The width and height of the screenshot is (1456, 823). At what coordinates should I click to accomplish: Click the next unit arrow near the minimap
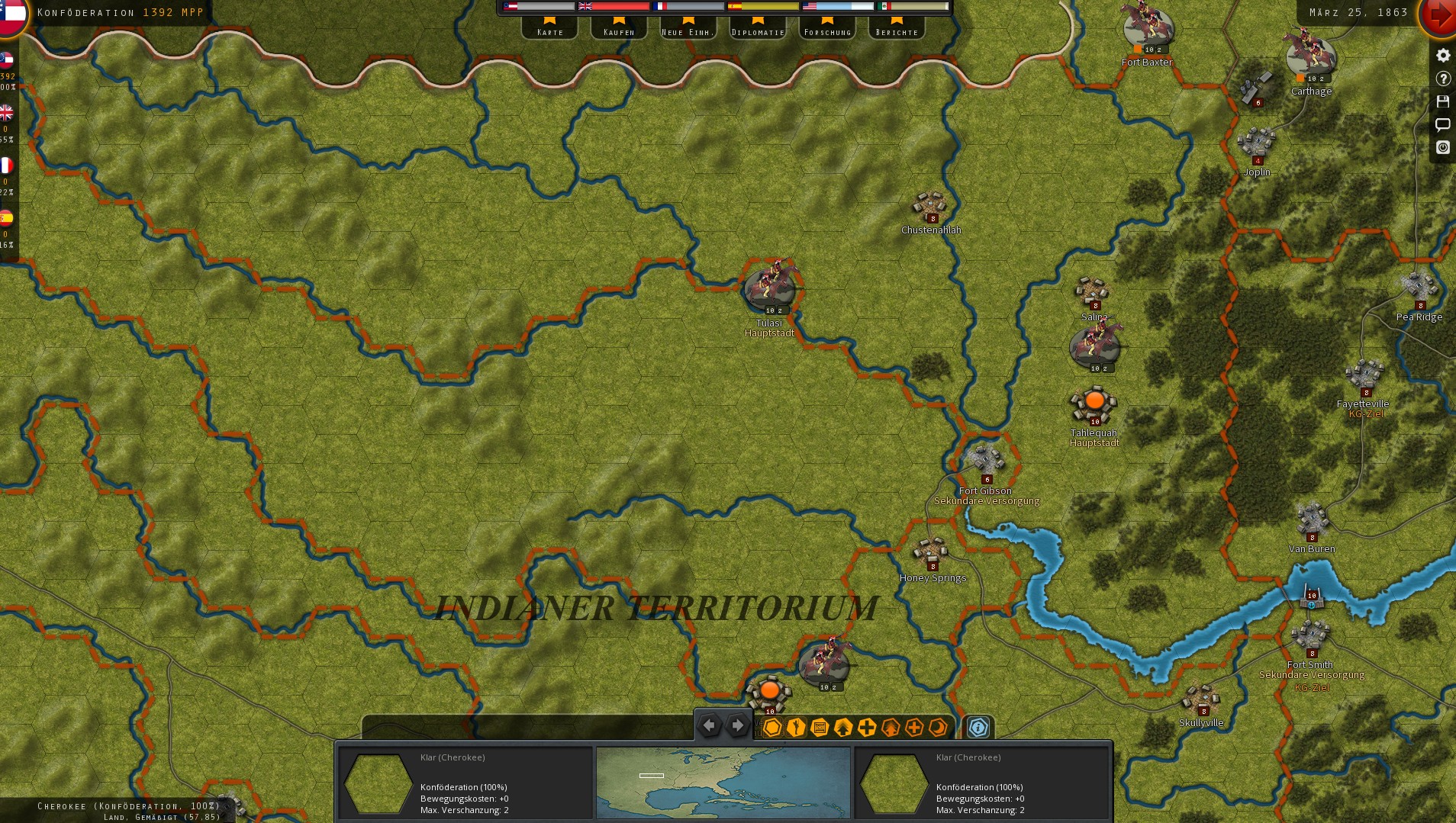coord(737,725)
